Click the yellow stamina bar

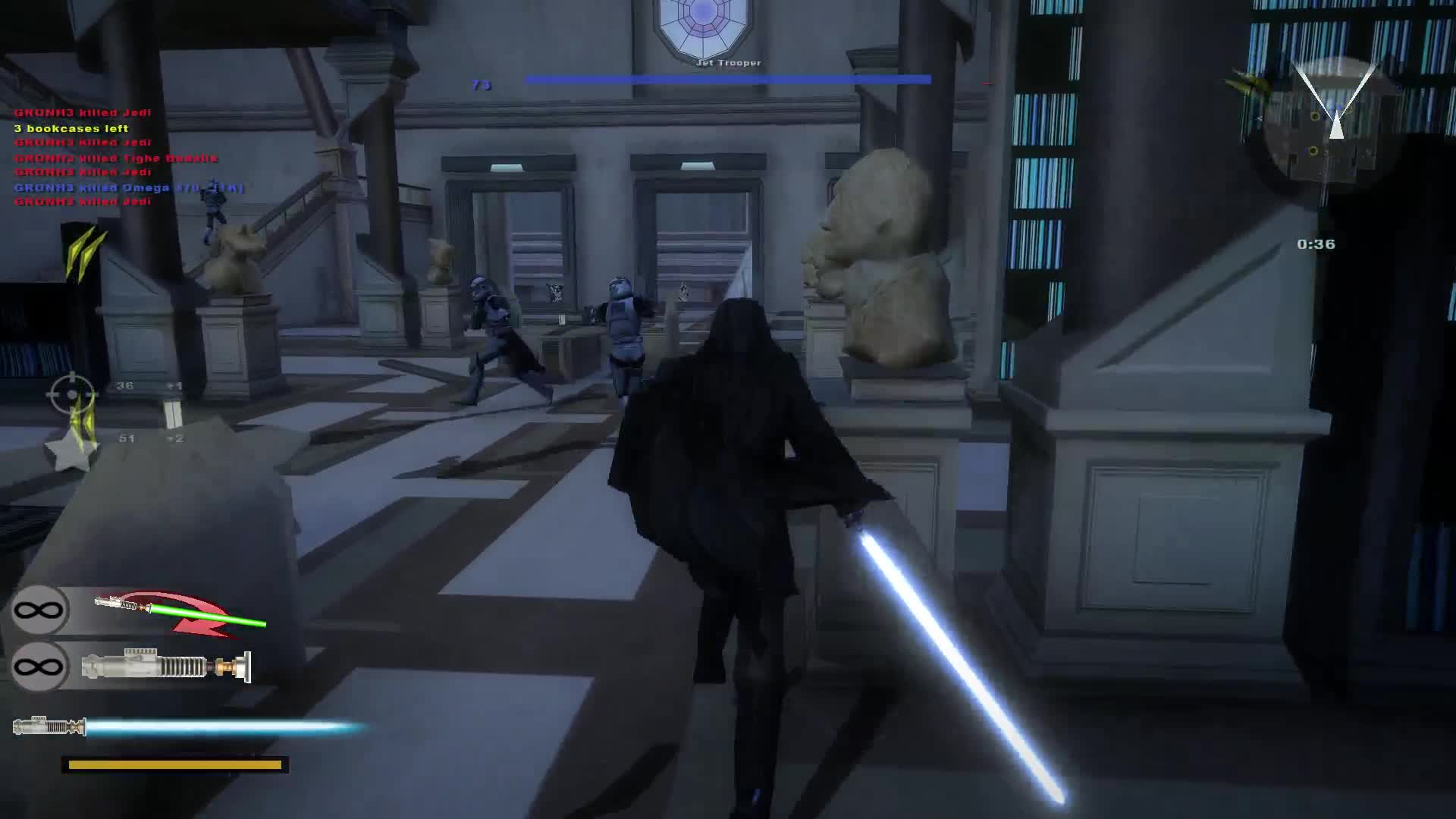pos(176,765)
